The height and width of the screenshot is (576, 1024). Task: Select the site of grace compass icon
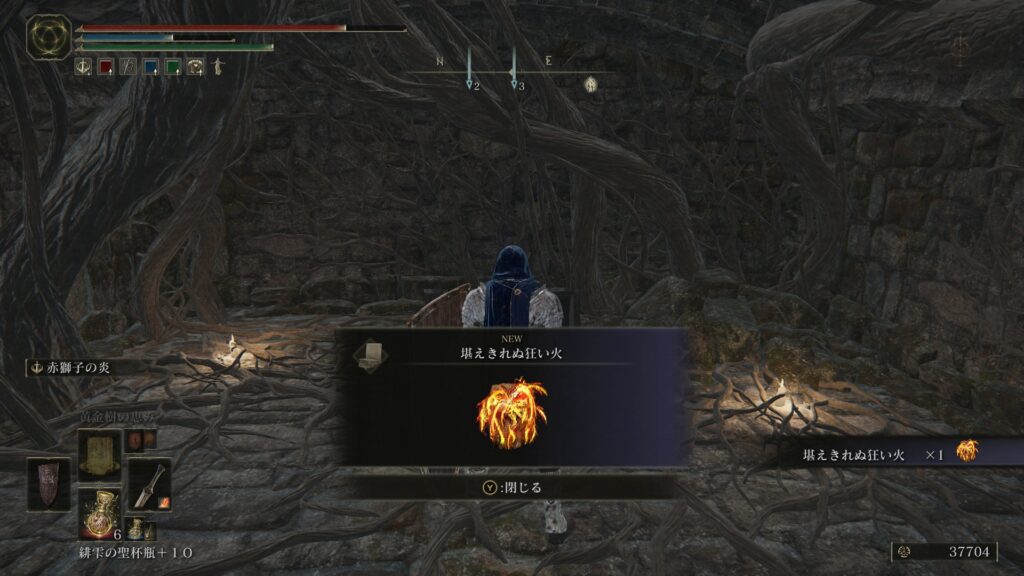[x=591, y=85]
